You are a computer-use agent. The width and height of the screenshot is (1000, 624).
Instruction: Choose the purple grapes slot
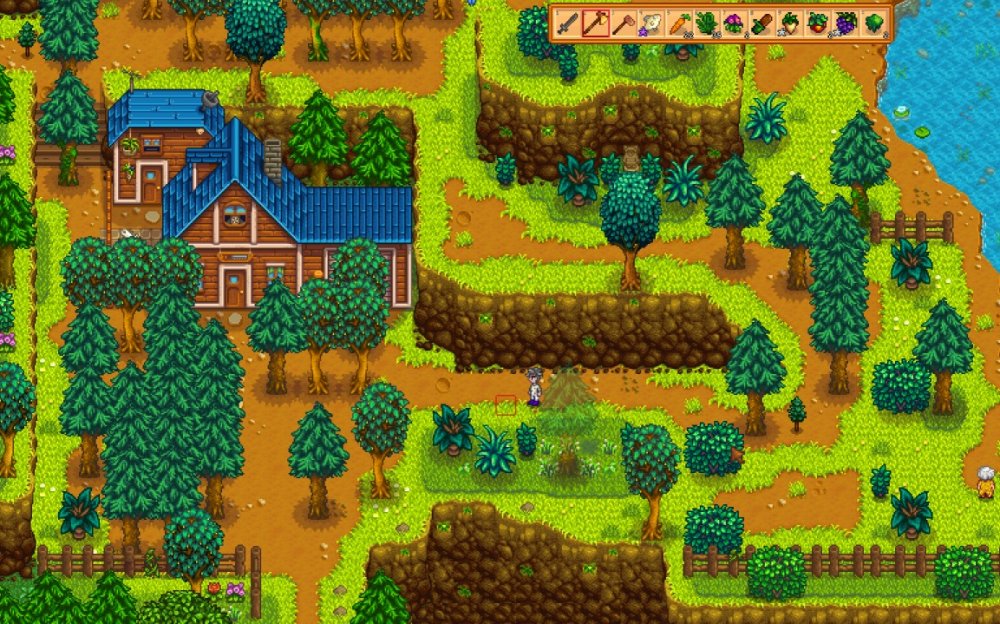point(846,23)
